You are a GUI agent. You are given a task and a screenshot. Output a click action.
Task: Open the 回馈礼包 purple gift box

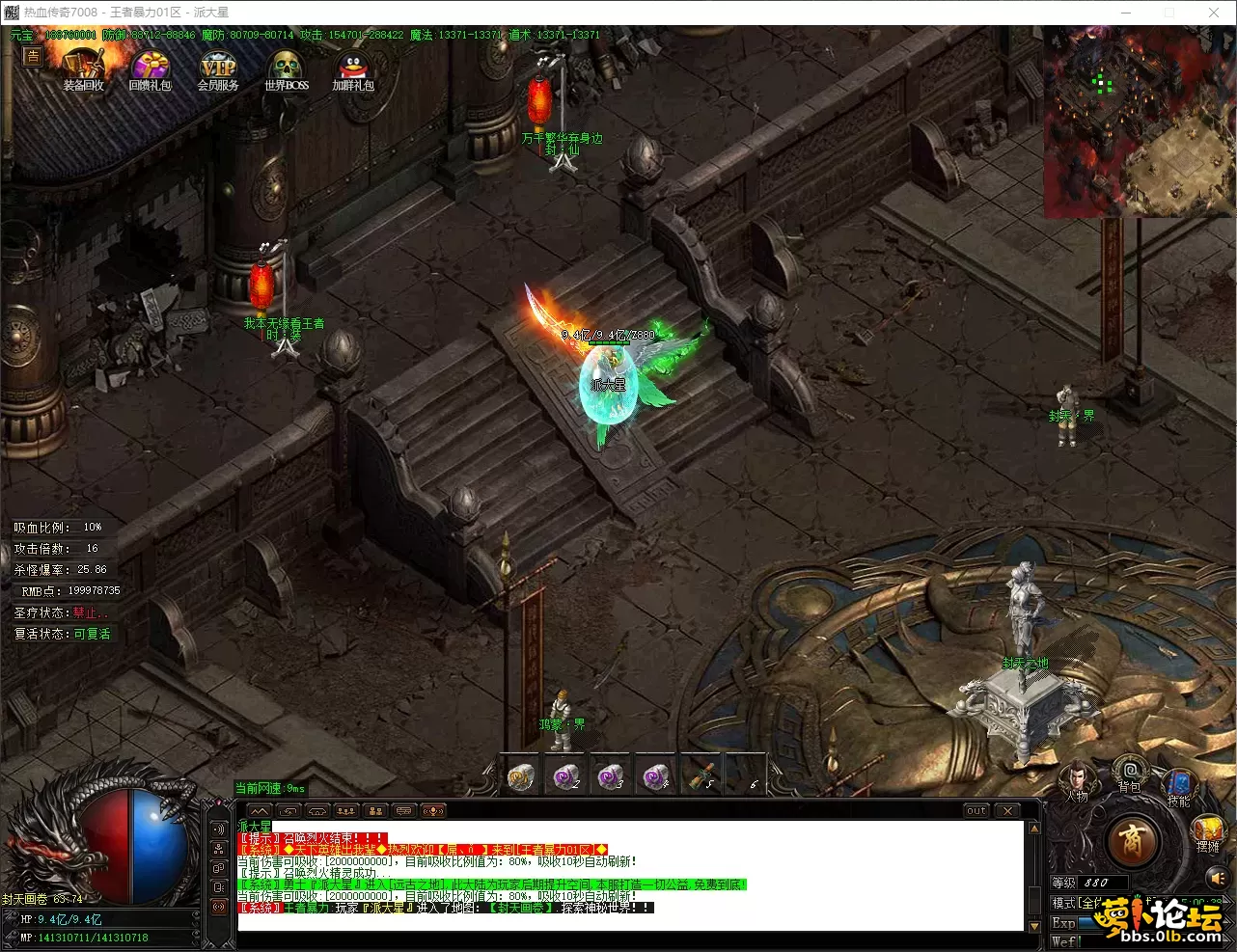[150, 68]
